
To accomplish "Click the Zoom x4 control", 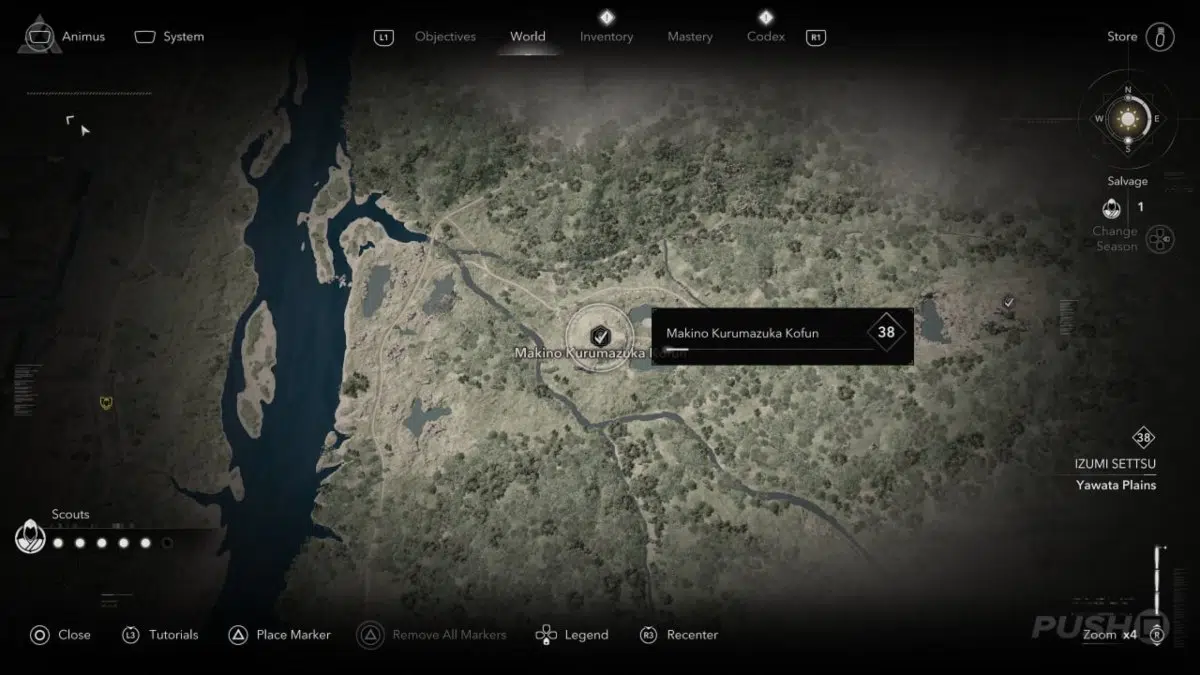I will click(1111, 635).
